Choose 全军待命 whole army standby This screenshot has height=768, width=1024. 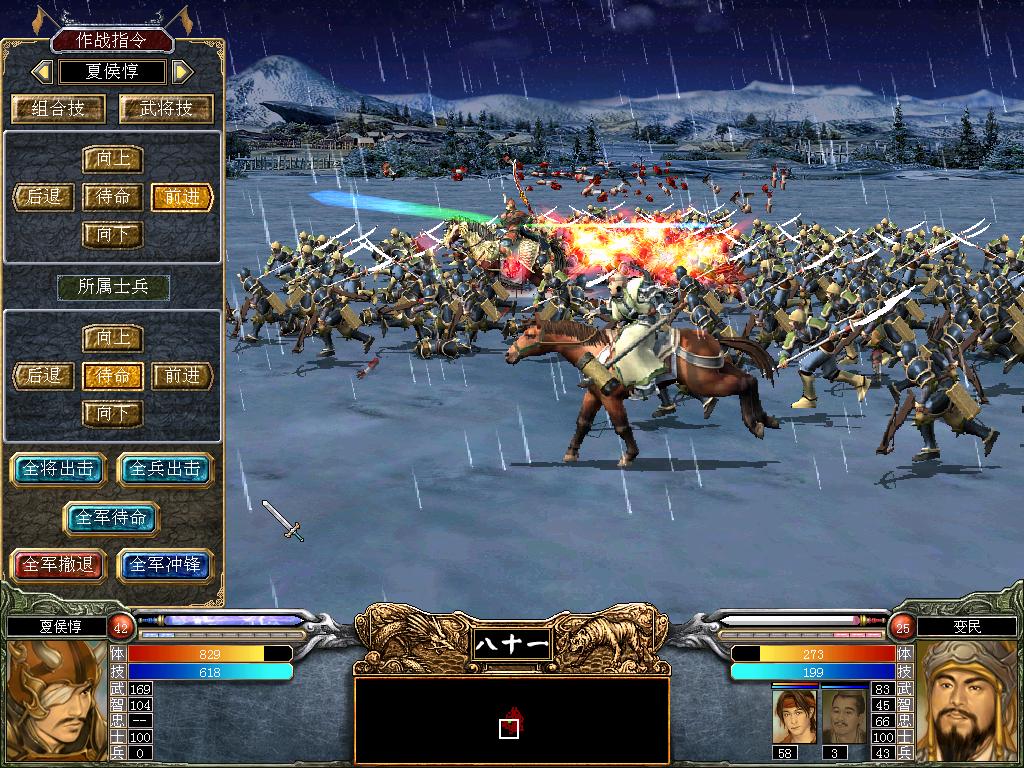pyautogui.click(x=112, y=517)
